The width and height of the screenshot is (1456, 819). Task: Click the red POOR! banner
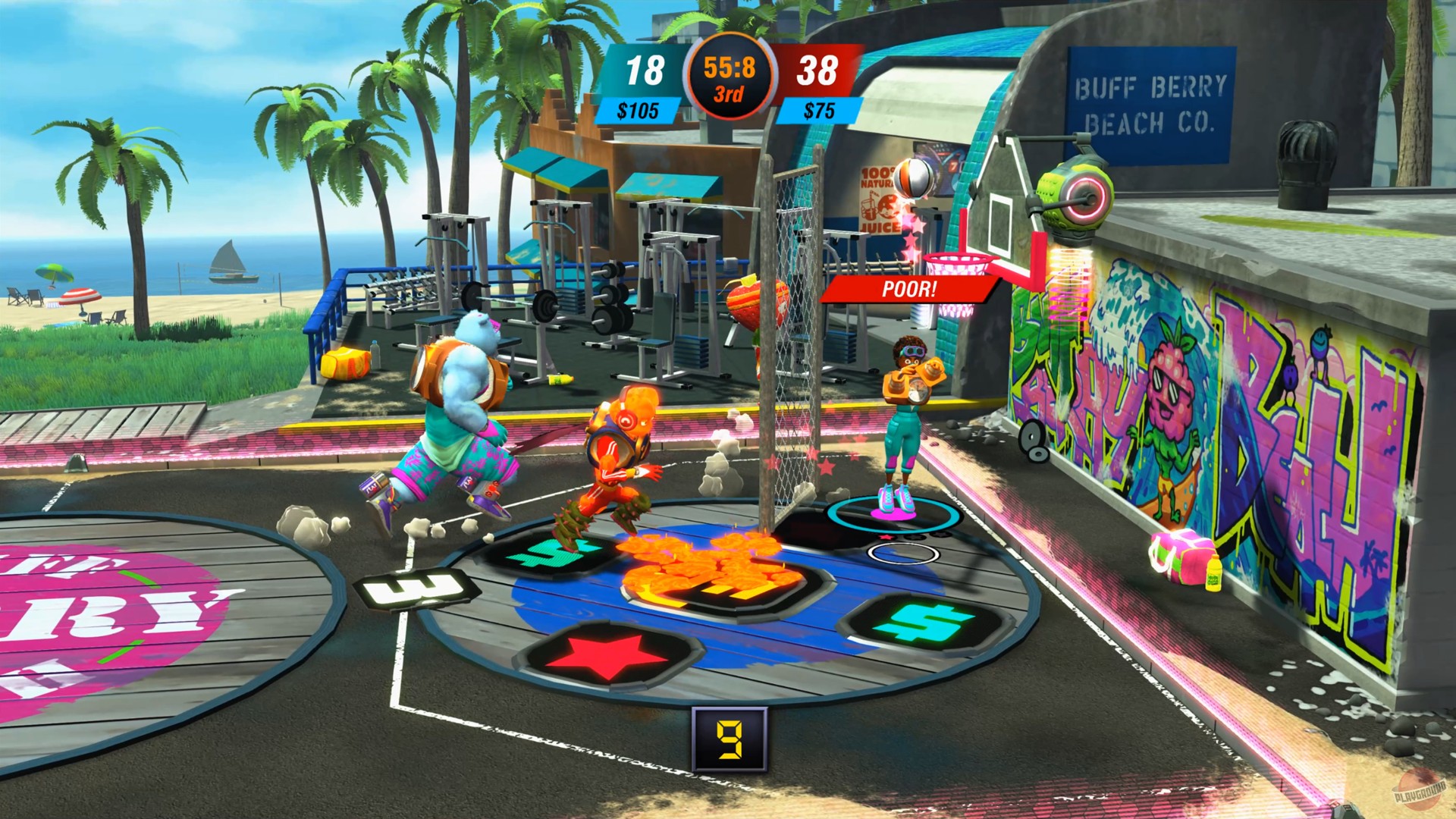(908, 288)
